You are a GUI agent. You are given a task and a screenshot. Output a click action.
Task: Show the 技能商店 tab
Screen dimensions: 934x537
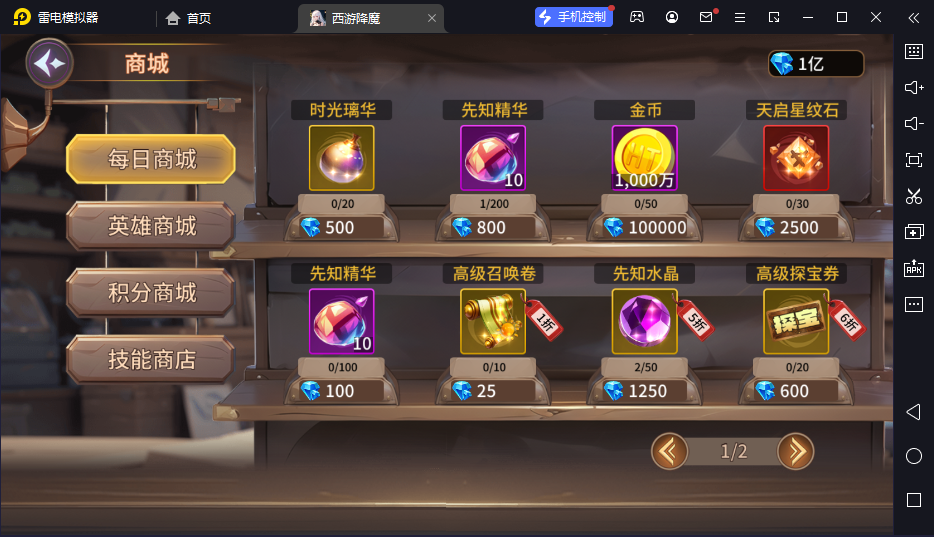tap(151, 359)
